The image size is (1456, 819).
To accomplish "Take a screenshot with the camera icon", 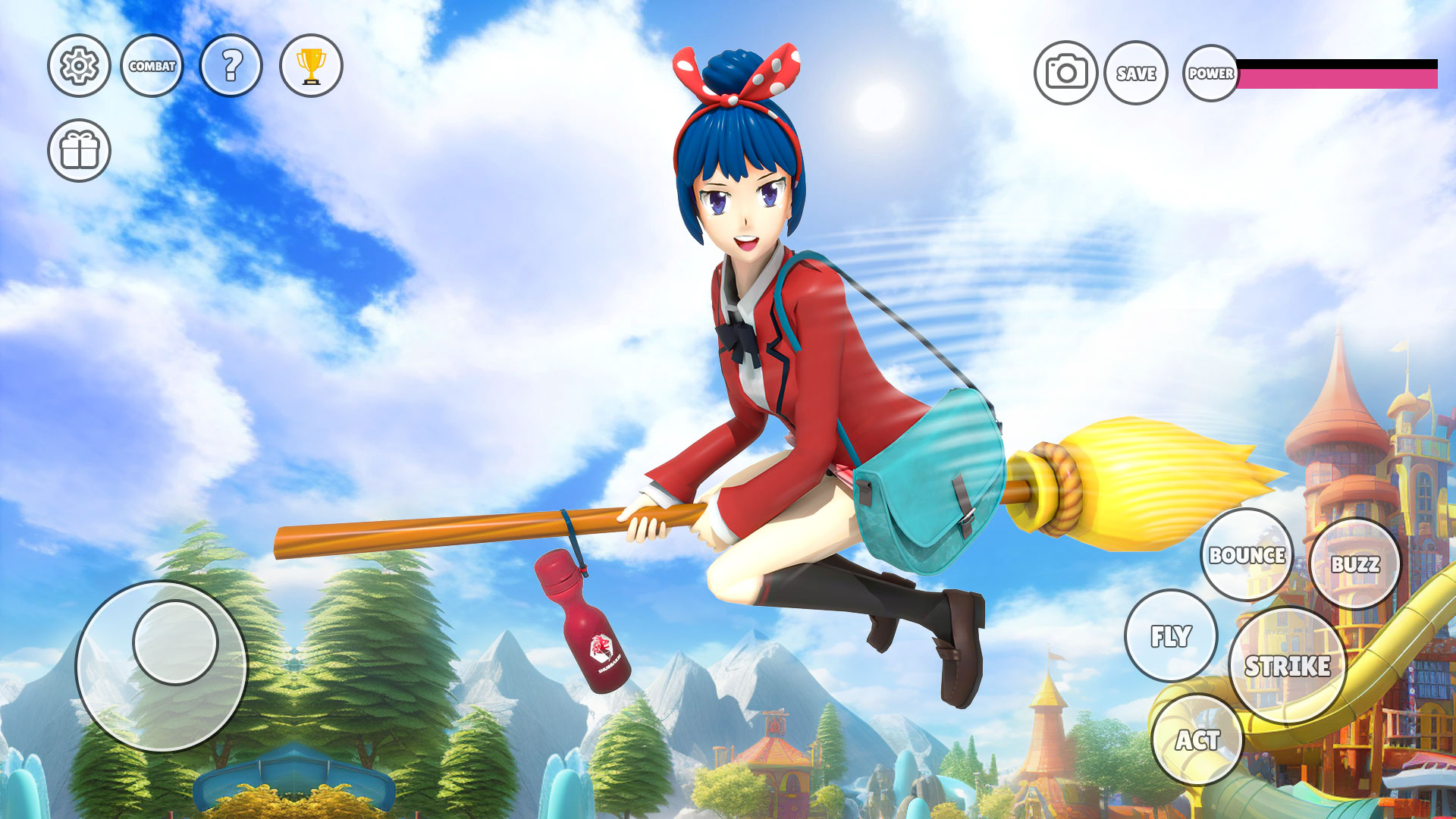I will [x=1065, y=72].
